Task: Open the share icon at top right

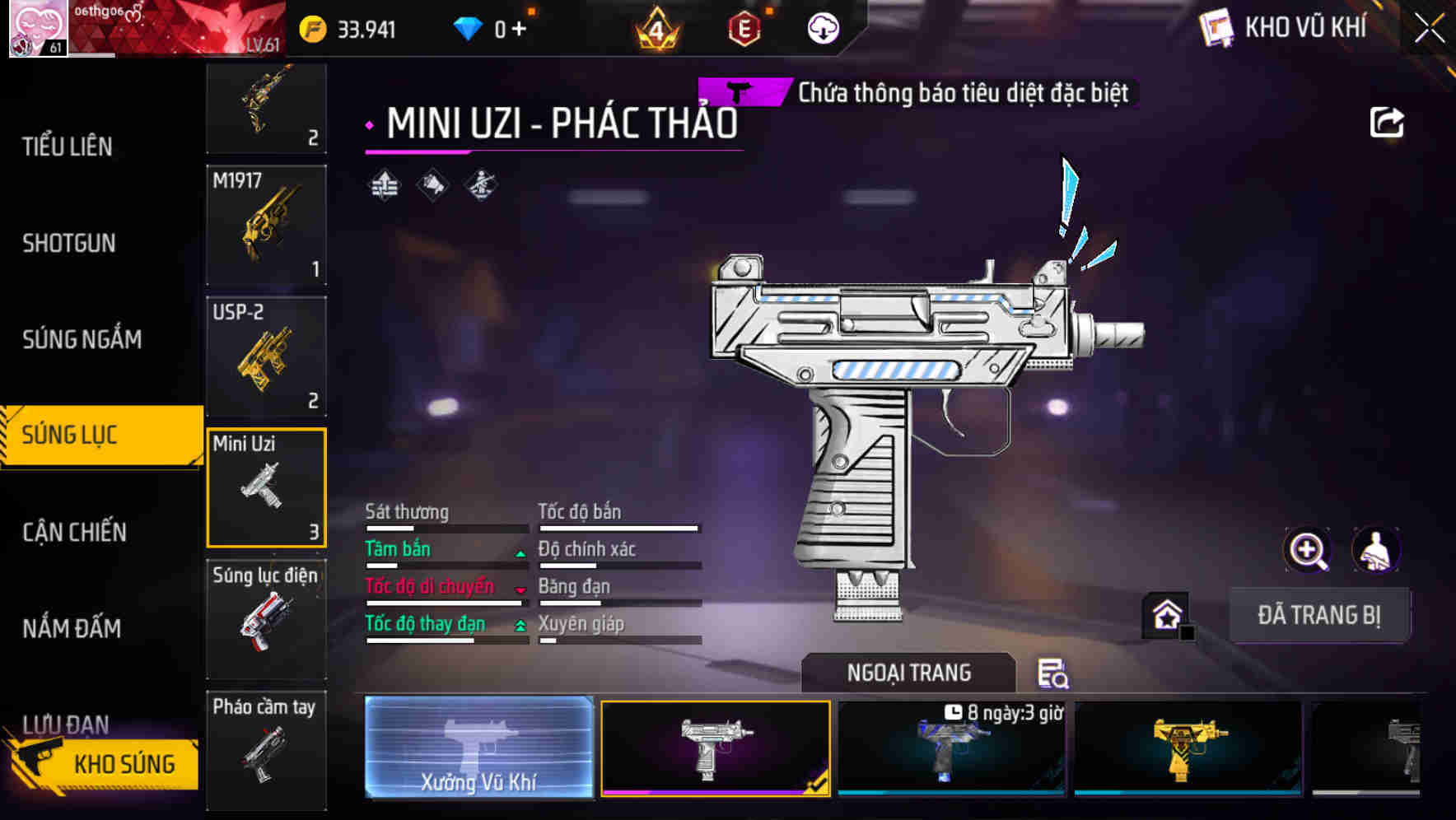Action: pyautogui.click(x=1388, y=122)
